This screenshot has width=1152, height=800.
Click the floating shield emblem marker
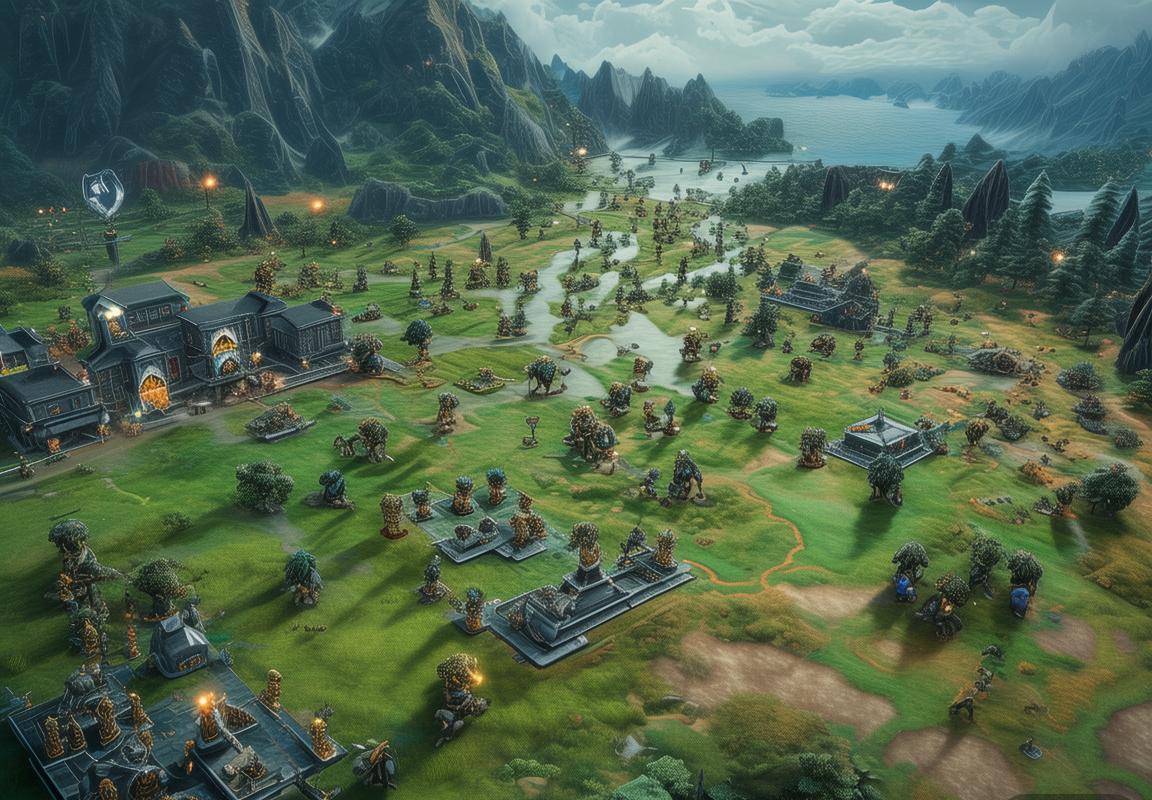(103, 192)
